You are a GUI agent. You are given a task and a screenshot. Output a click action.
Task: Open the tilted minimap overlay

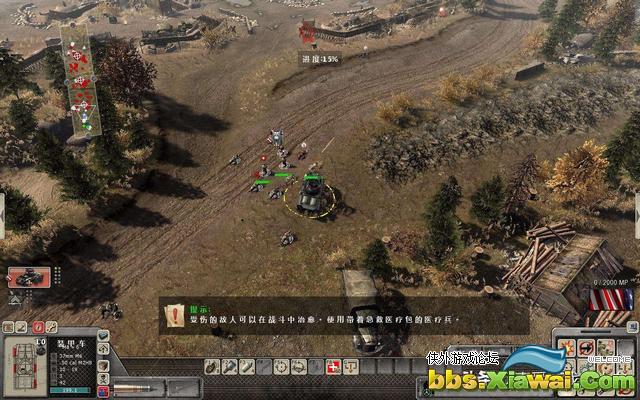click(x=81, y=79)
